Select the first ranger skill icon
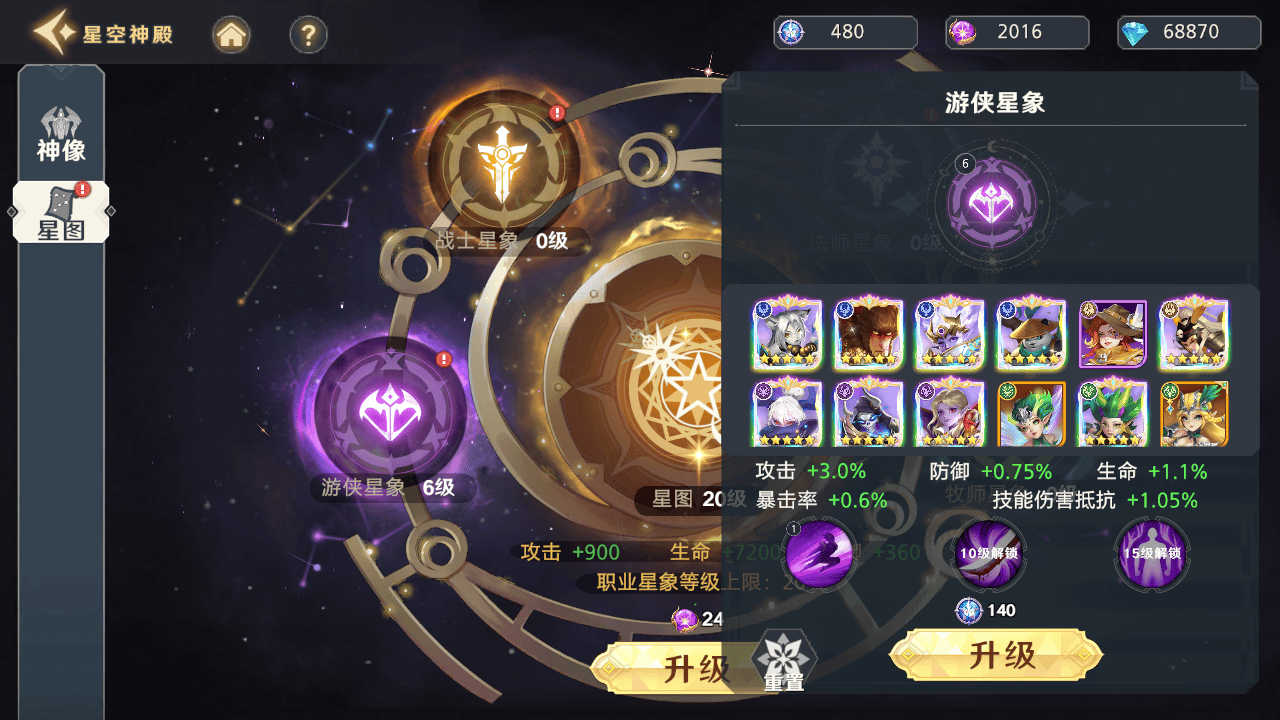 coord(819,555)
